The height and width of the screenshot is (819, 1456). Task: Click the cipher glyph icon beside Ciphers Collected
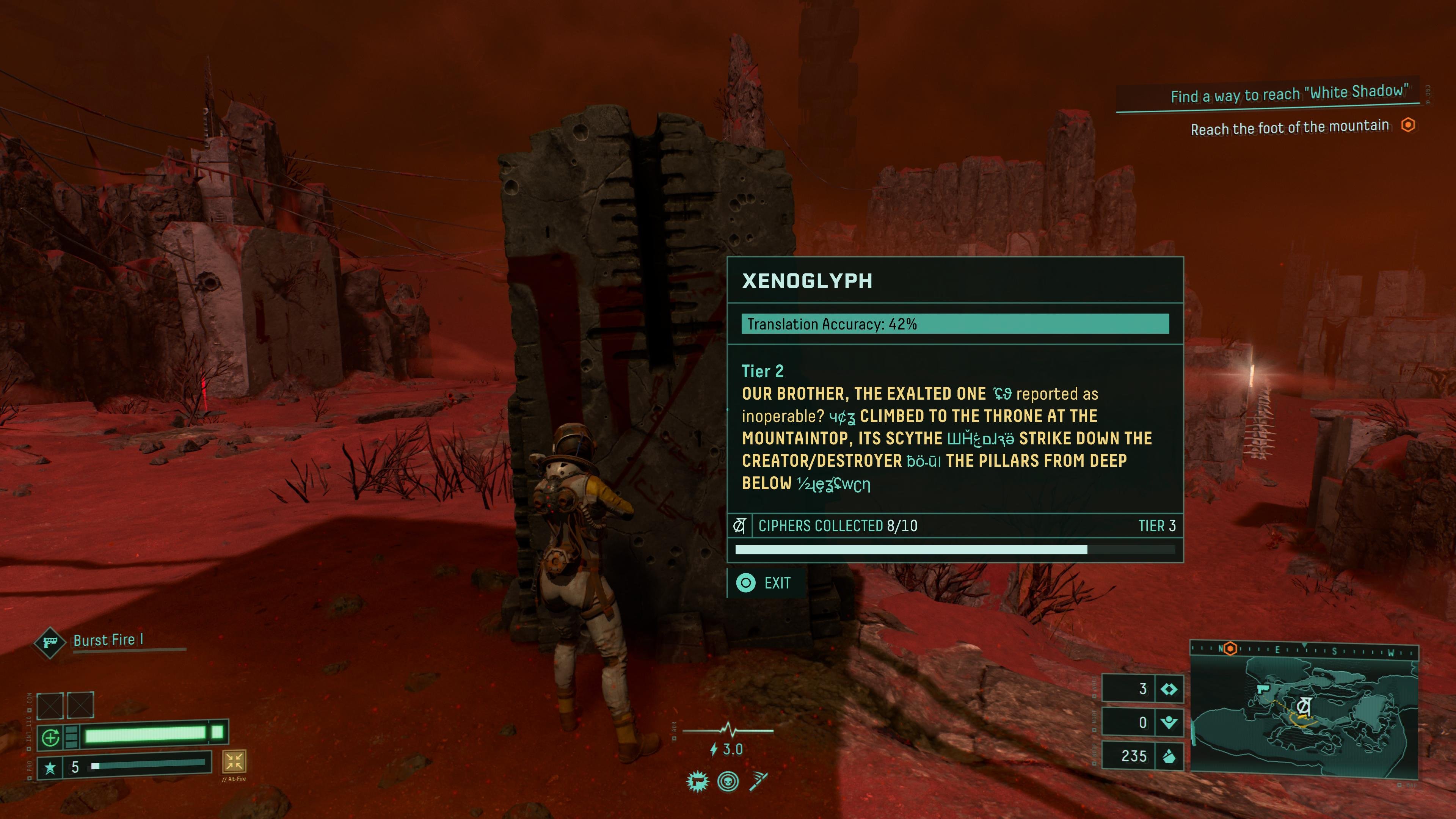pyautogui.click(x=739, y=526)
